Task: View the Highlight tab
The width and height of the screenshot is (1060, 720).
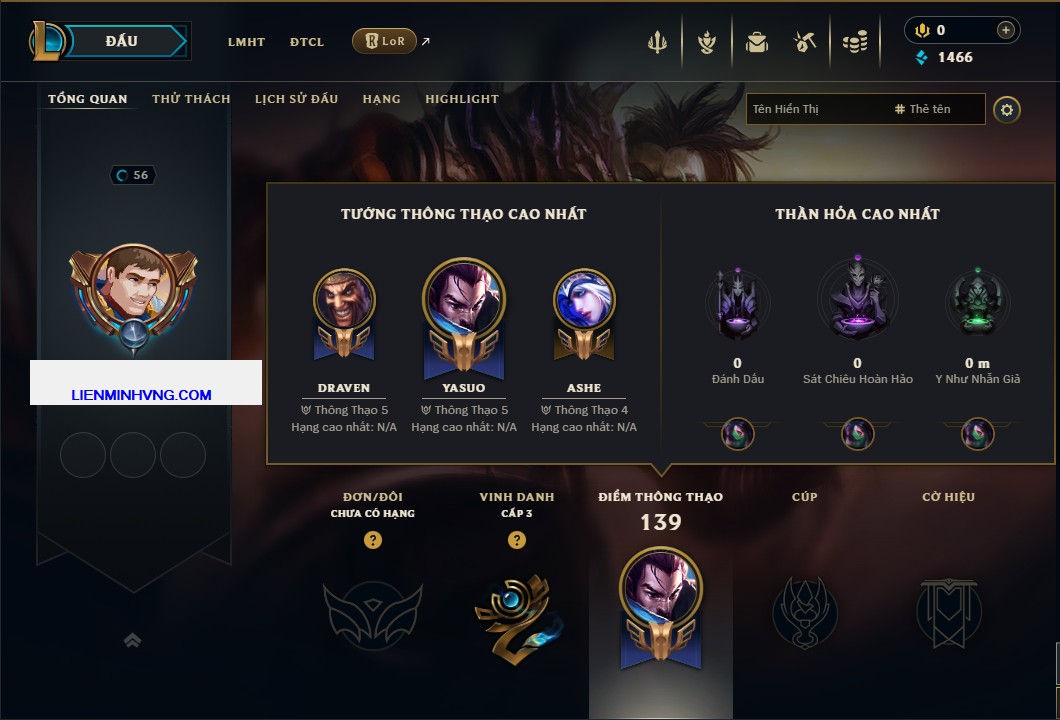Action: point(461,99)
